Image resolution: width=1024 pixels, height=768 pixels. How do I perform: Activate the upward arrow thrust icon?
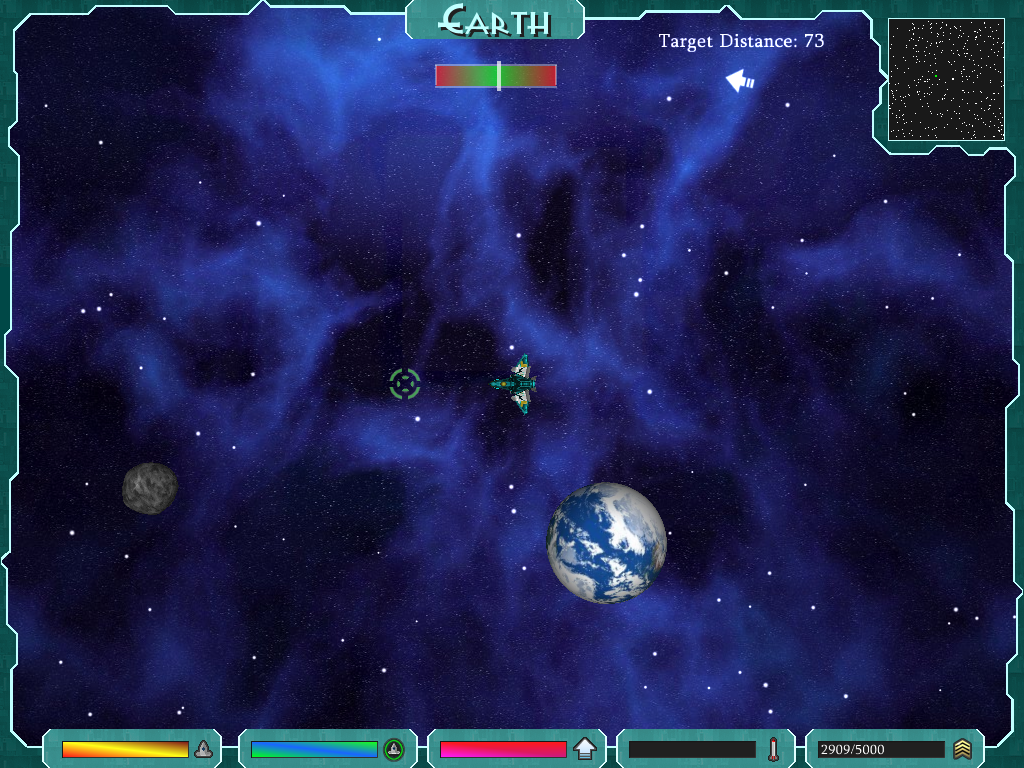pos(585,748)
